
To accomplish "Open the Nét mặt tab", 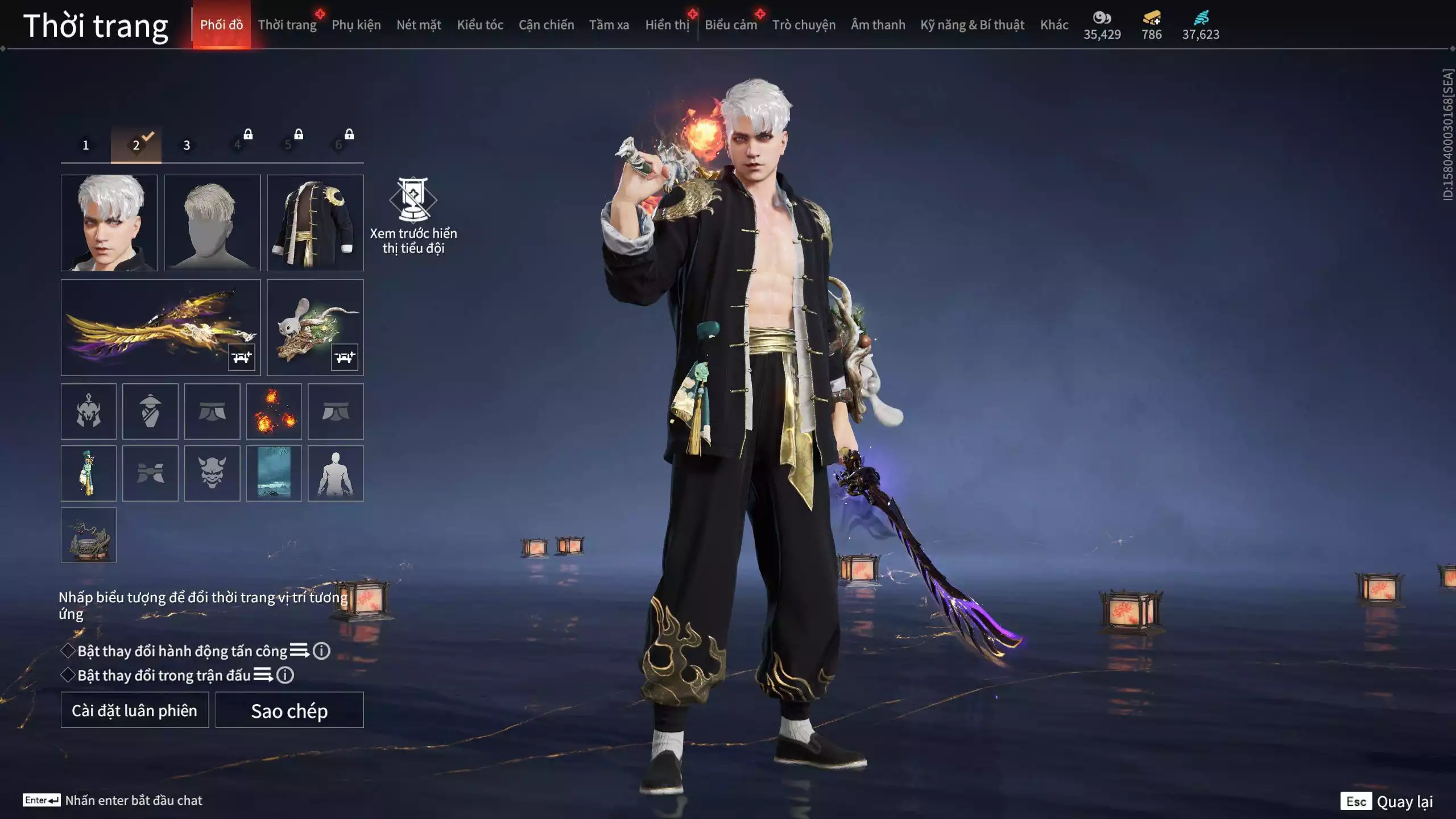I will click(419, 25).
